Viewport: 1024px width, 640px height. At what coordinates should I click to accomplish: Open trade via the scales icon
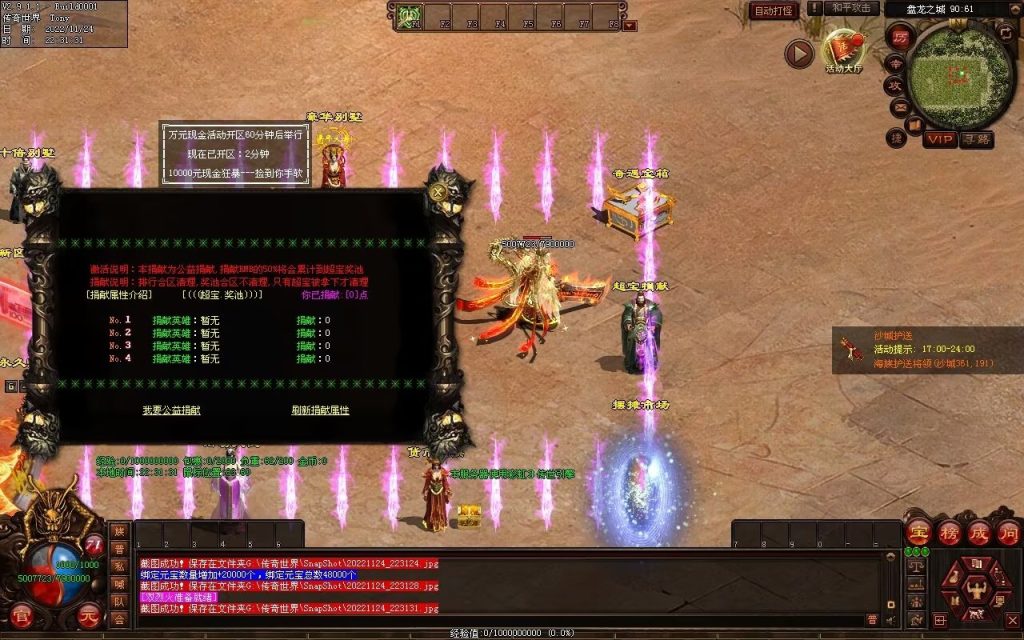point(914,565)
